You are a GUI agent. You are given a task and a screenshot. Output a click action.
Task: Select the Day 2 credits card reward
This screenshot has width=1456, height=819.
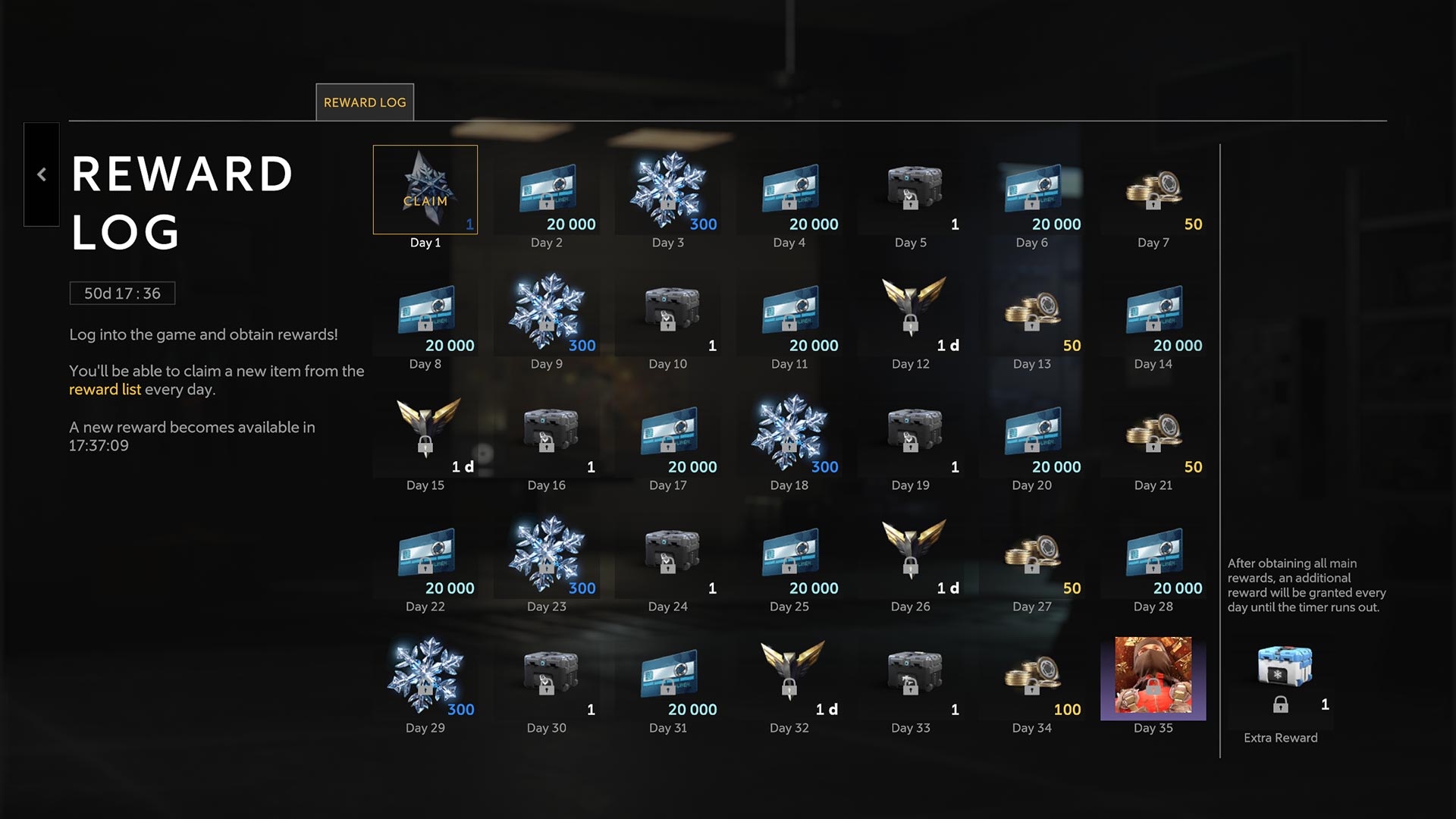(x=547, y=190)
